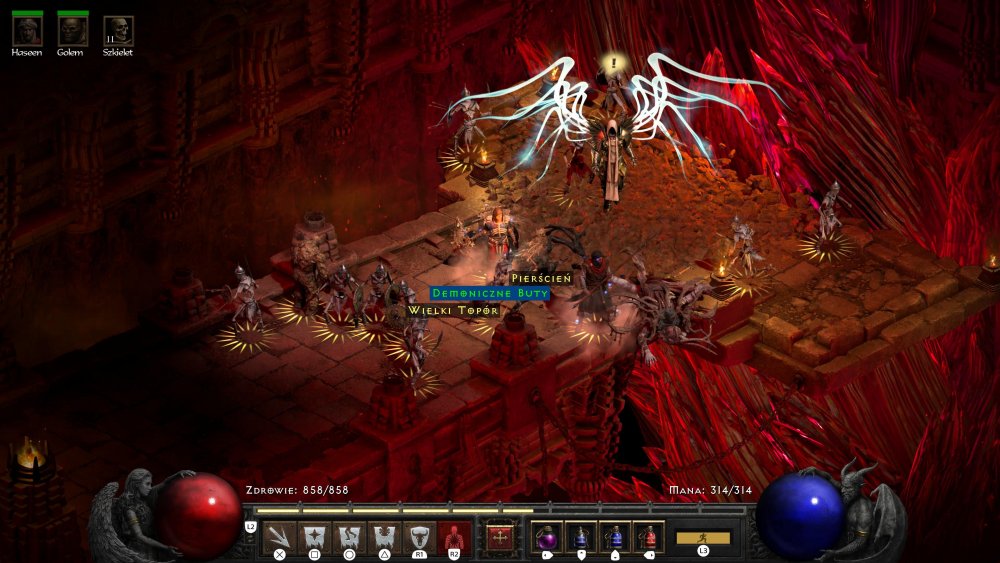The width and height of the screenshot is (1000, 563).
Task: Use the purple potion in the belt
Action: 546,537
